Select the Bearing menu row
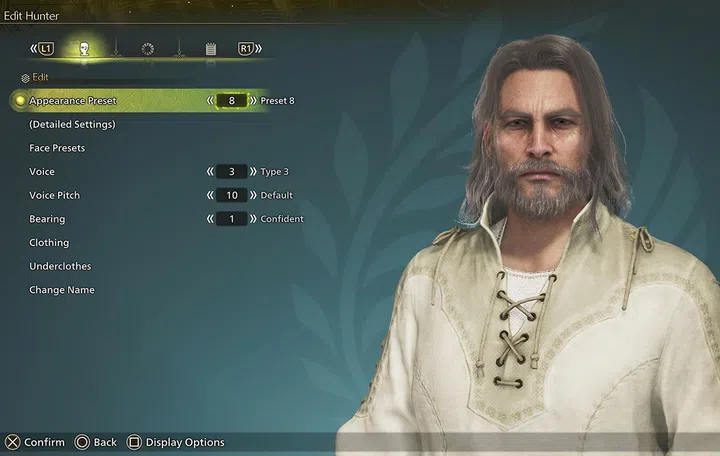Image resolution: width=720 pixels, height=456 pixels. tap(47, 219)
